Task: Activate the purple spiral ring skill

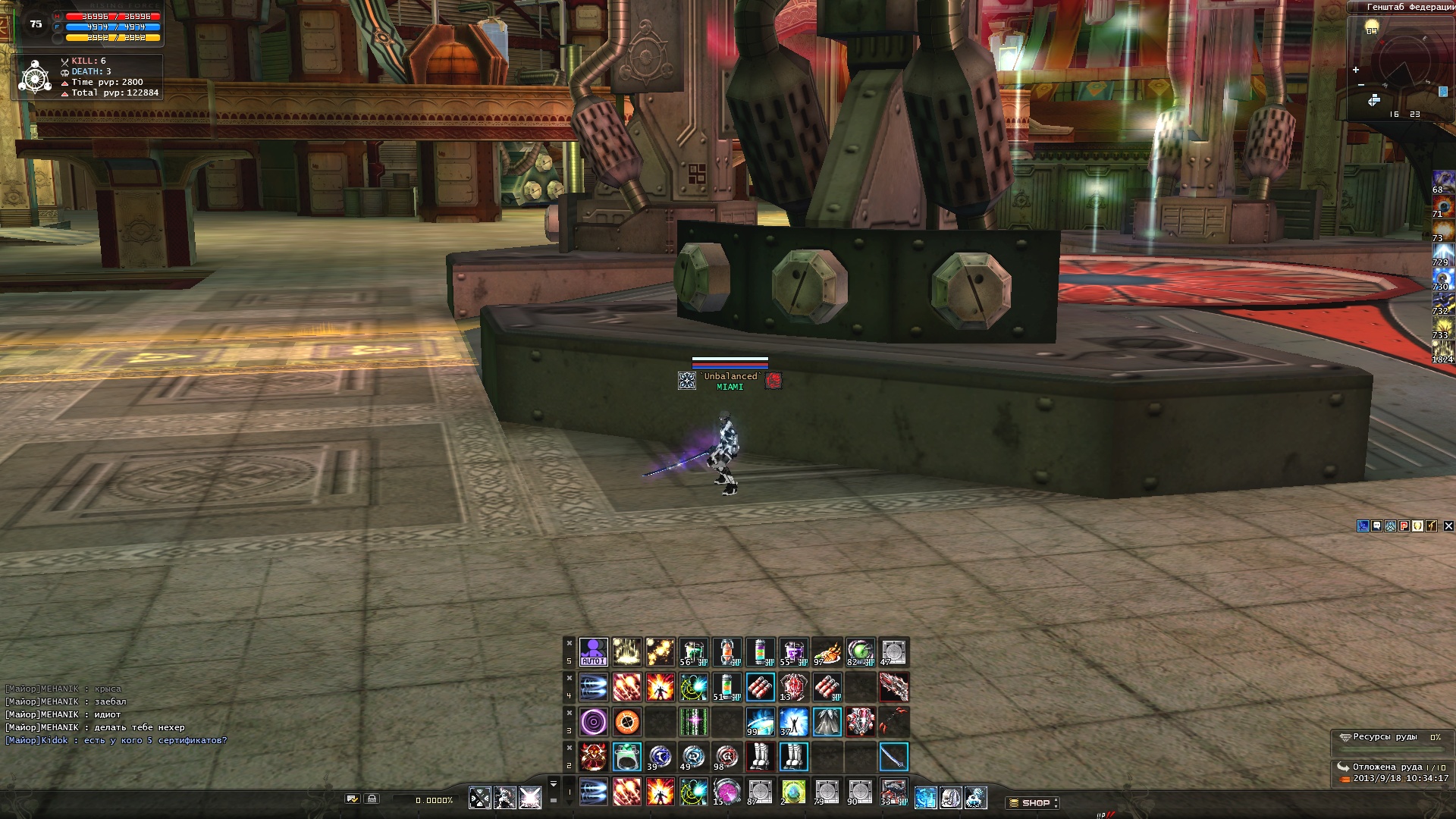Action: point(593,722)
